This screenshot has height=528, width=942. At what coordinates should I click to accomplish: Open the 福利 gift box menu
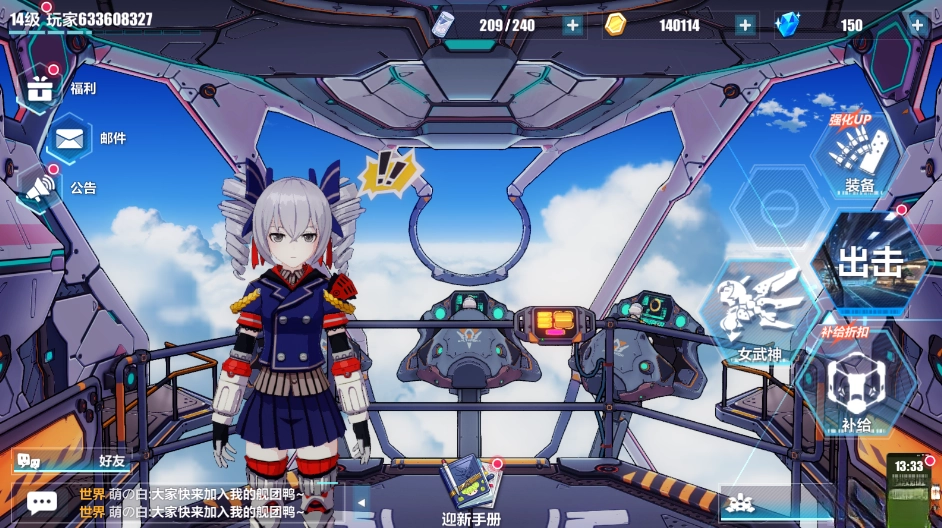41,89
